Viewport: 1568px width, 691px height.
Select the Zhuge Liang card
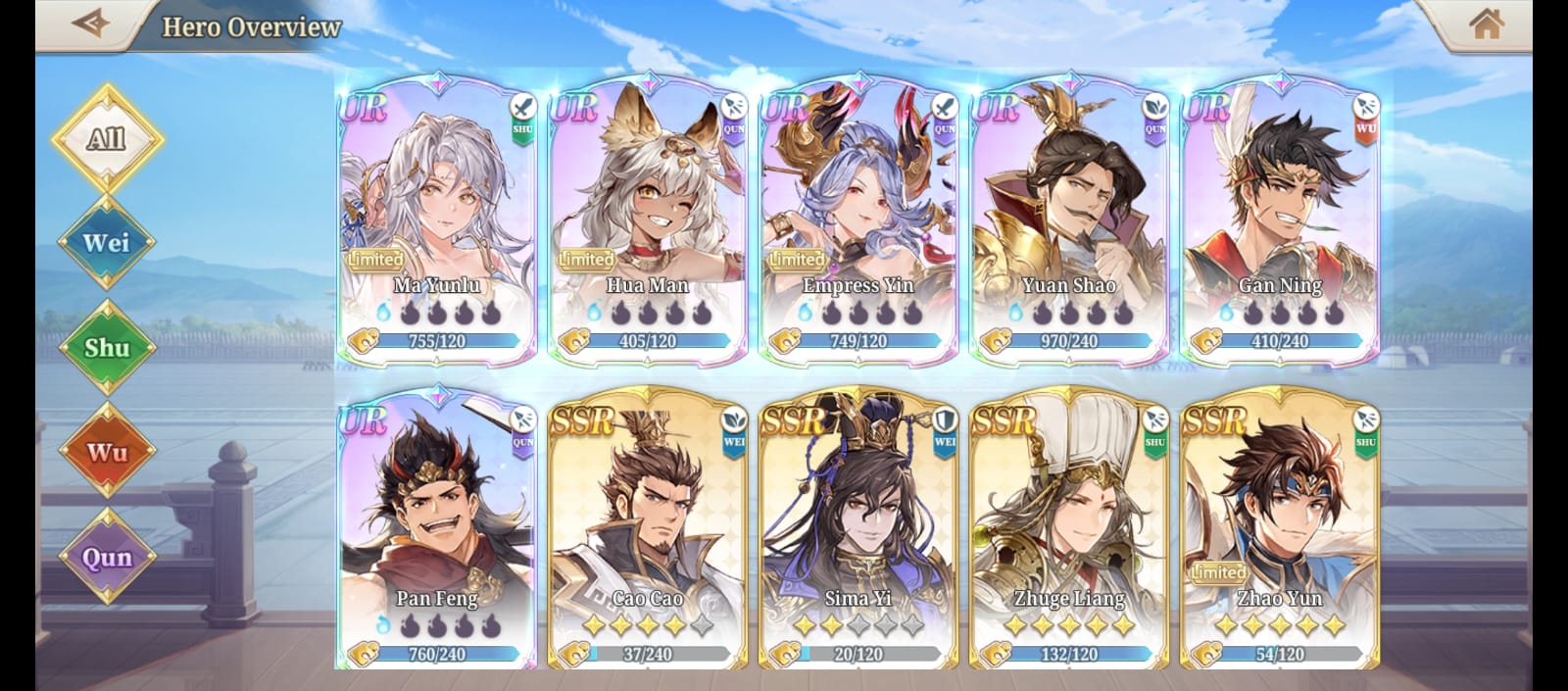1069,529
